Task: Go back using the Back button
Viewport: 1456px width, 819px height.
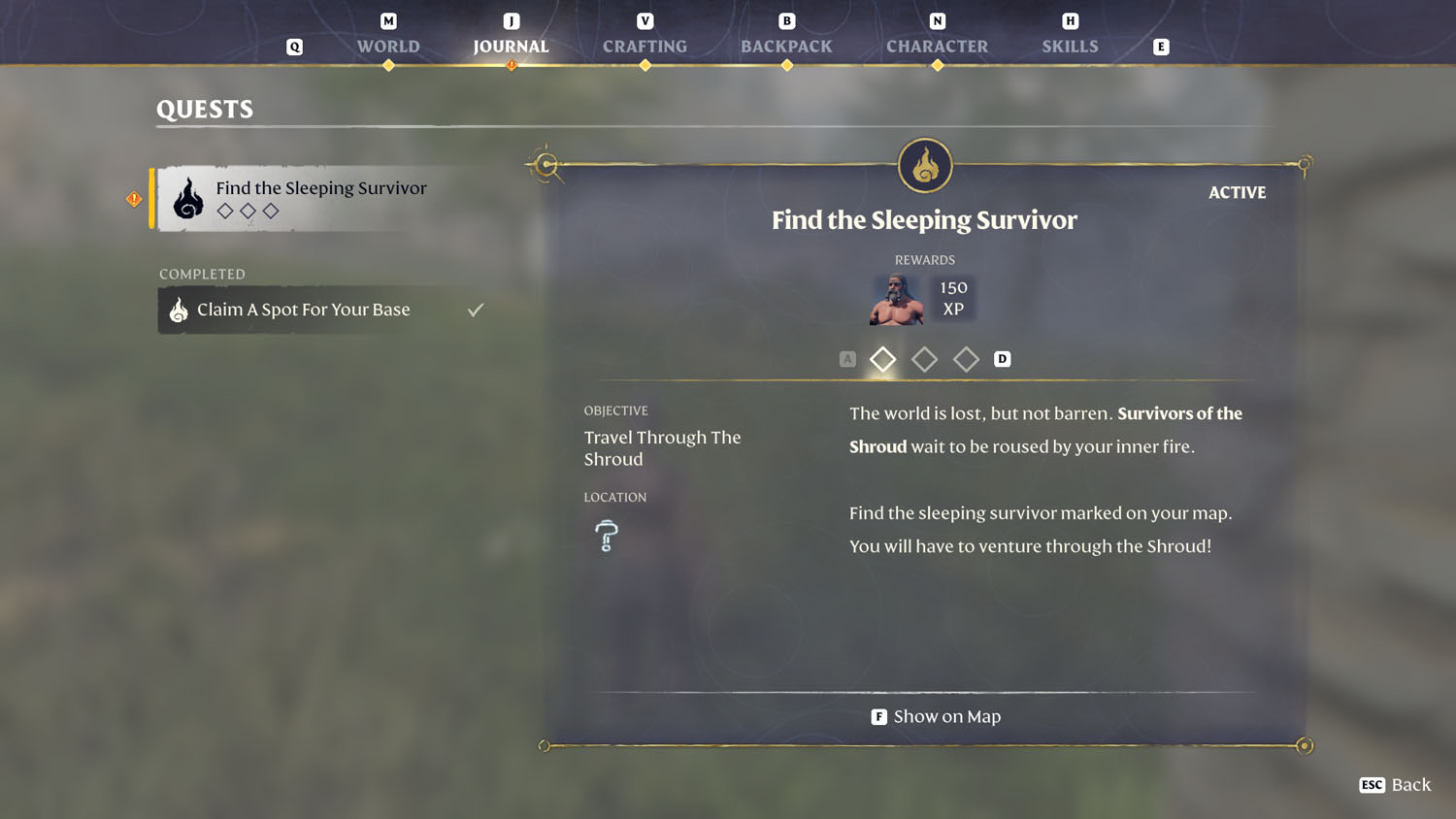Action: [1396, 784]
